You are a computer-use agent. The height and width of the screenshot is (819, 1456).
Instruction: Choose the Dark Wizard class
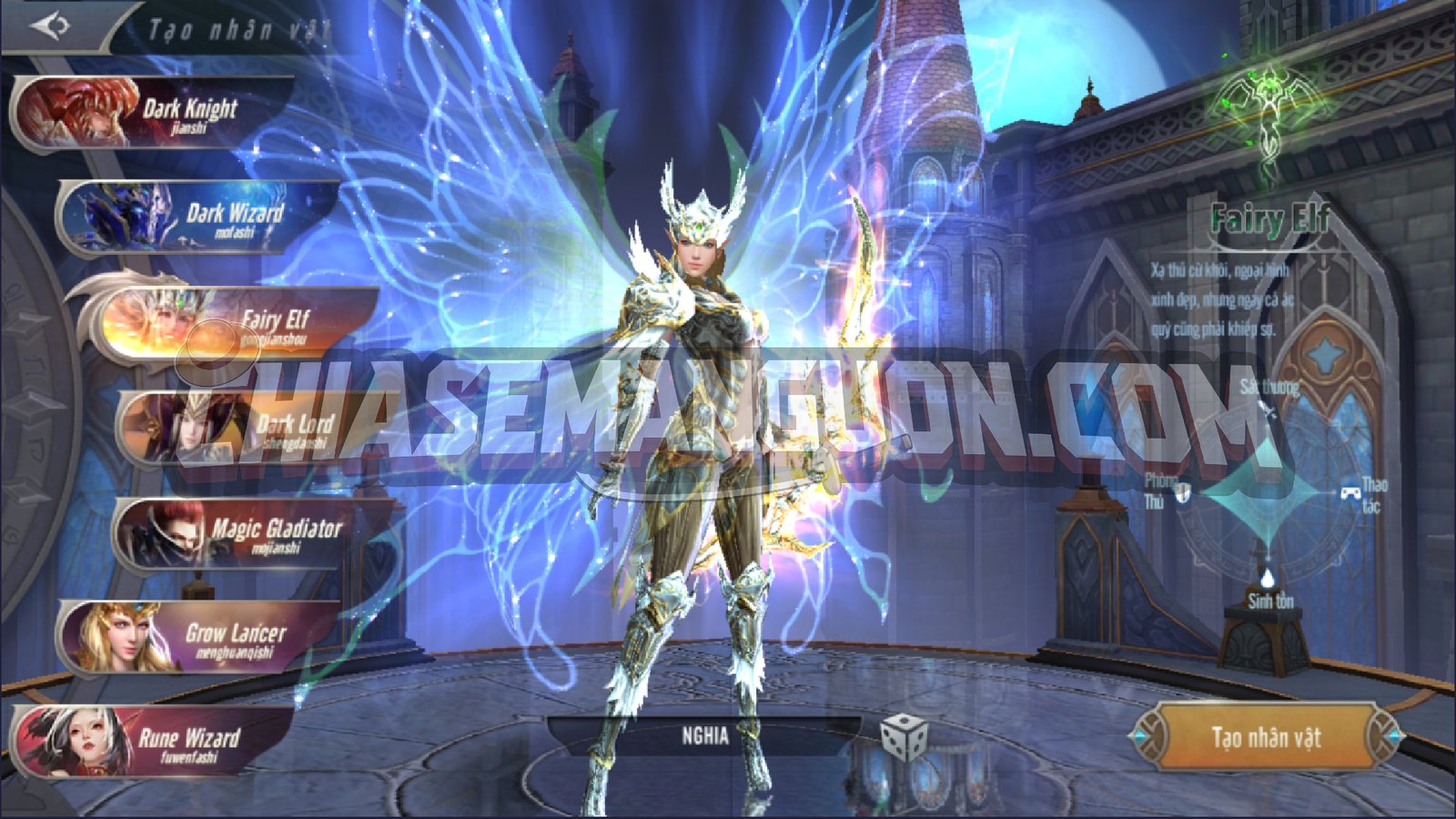click(200, 218)
